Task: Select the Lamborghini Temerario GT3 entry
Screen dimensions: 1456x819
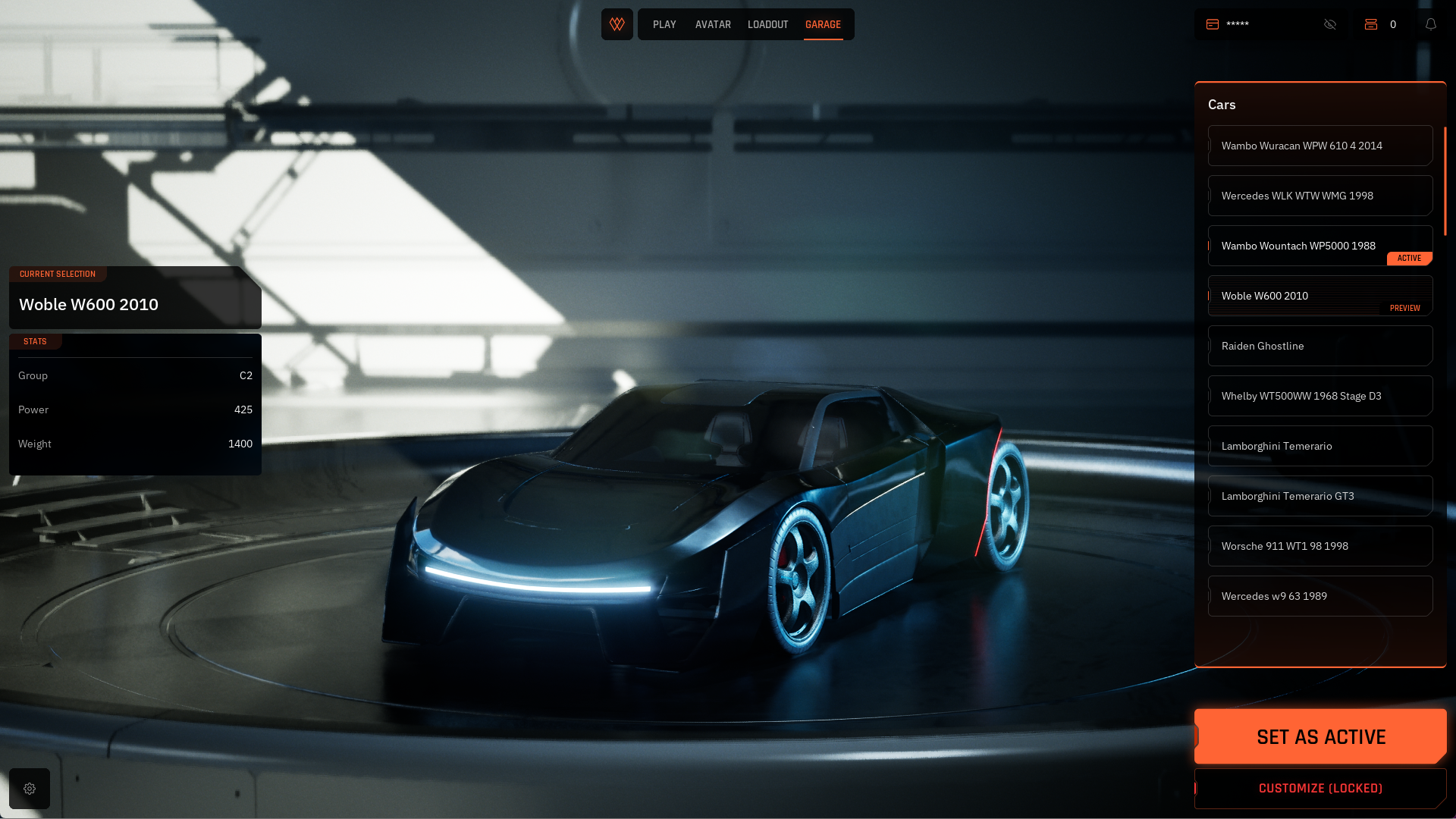Action: click(1319, 496)
